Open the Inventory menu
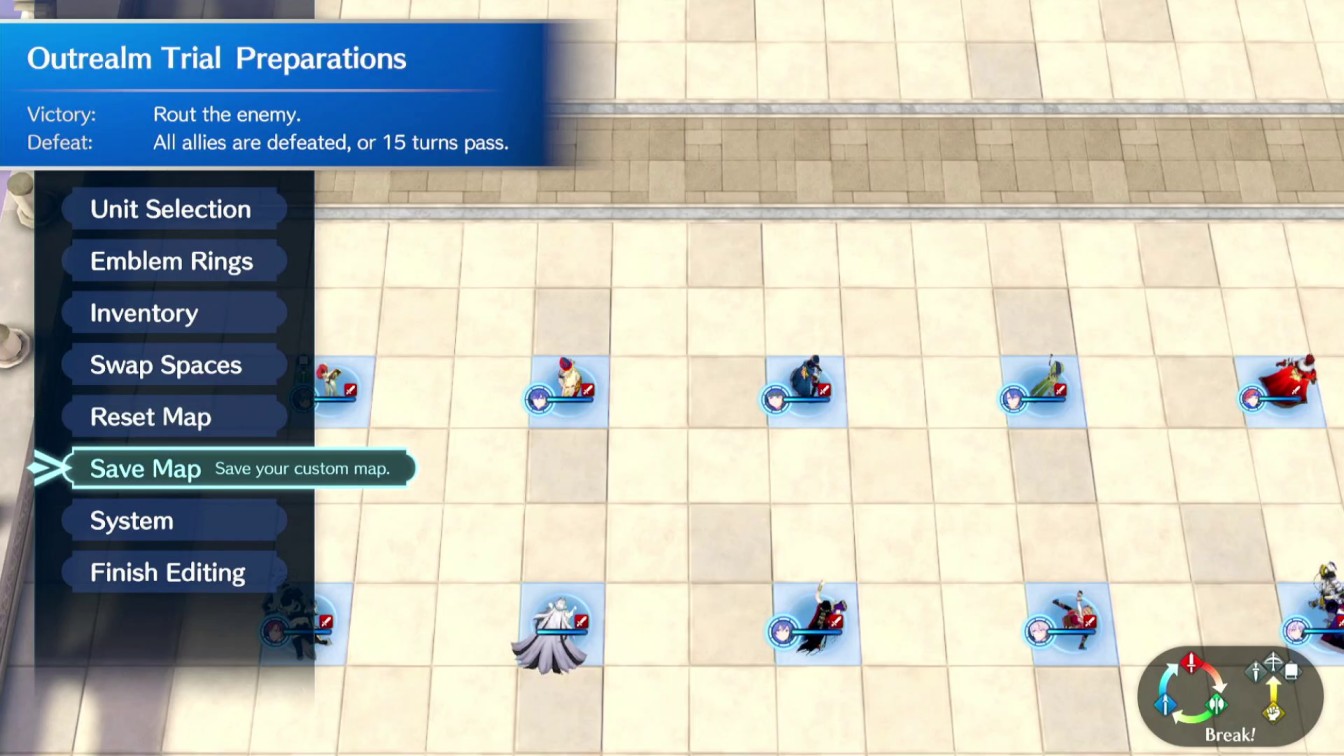The width and height of the screenshot is (1344, 756). [143, 313]
